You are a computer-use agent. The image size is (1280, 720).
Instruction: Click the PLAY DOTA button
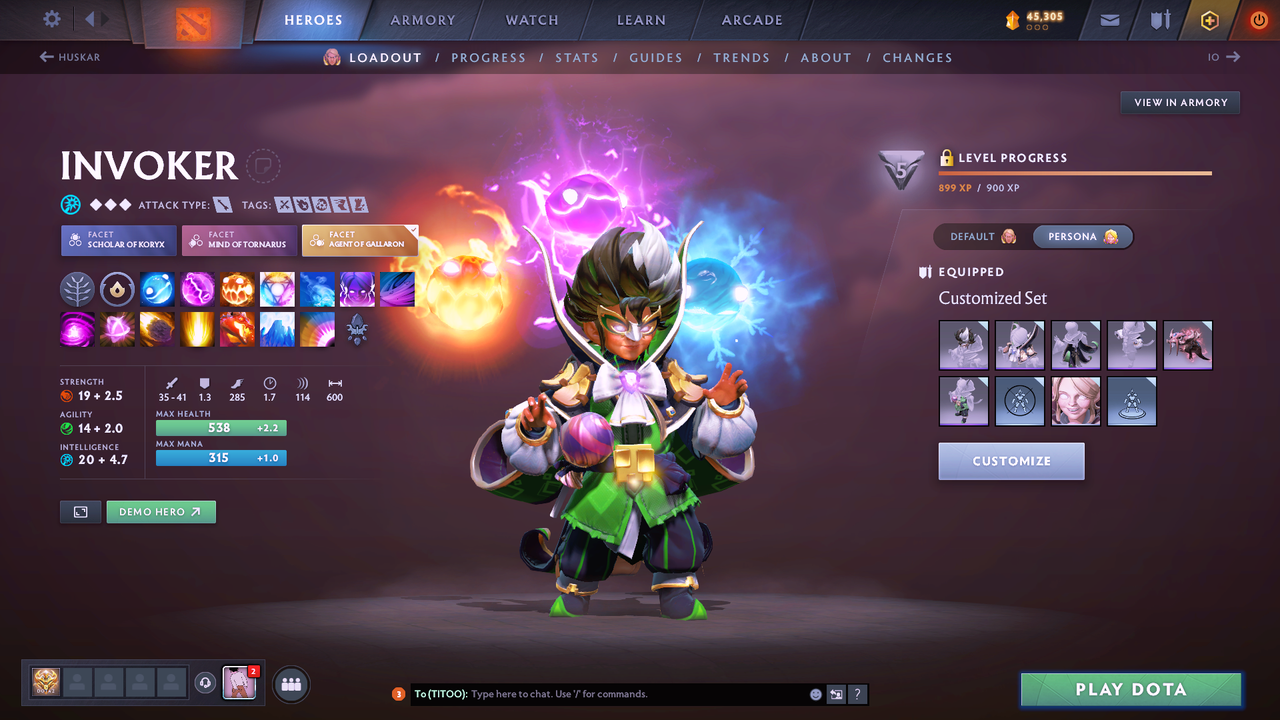coord(1130,689)
